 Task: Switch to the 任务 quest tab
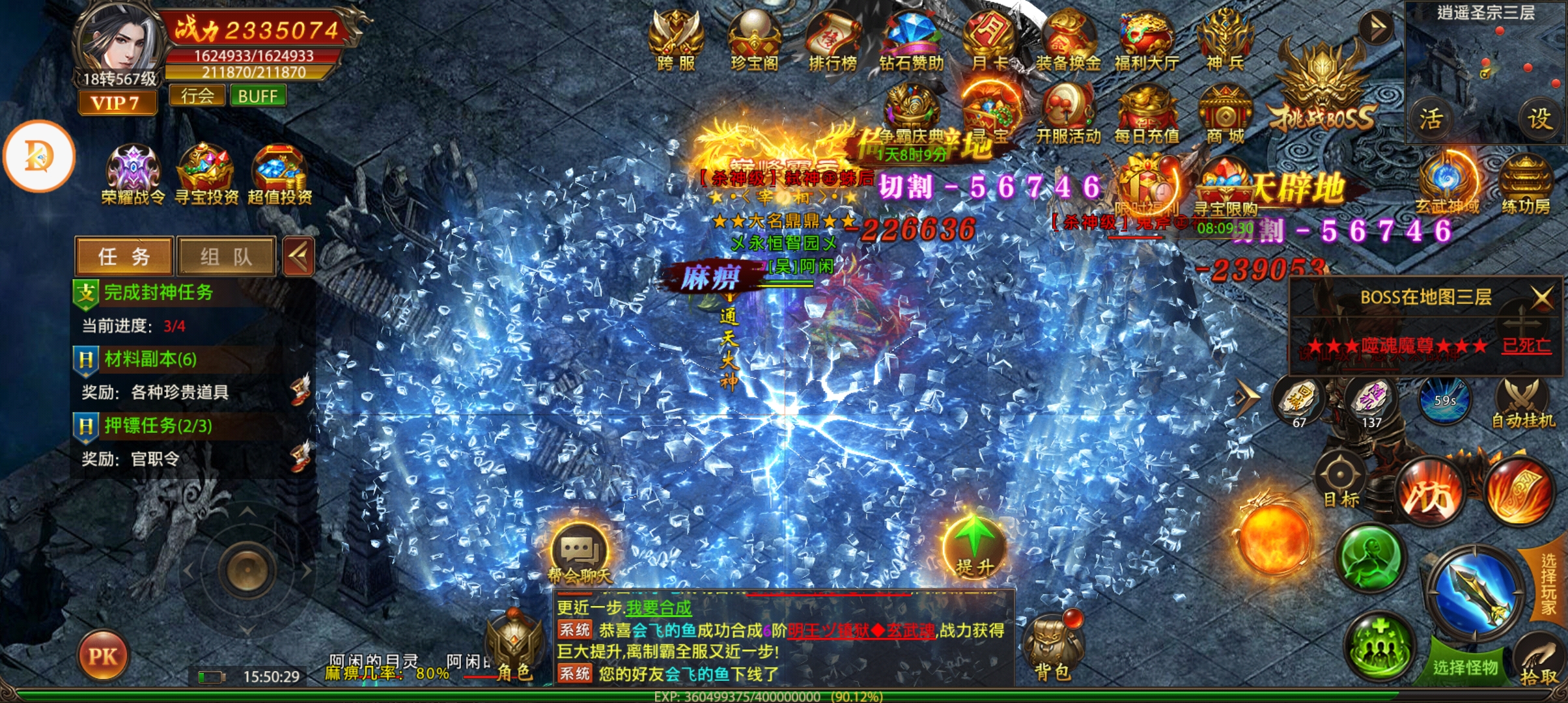(x=124, y=256)
